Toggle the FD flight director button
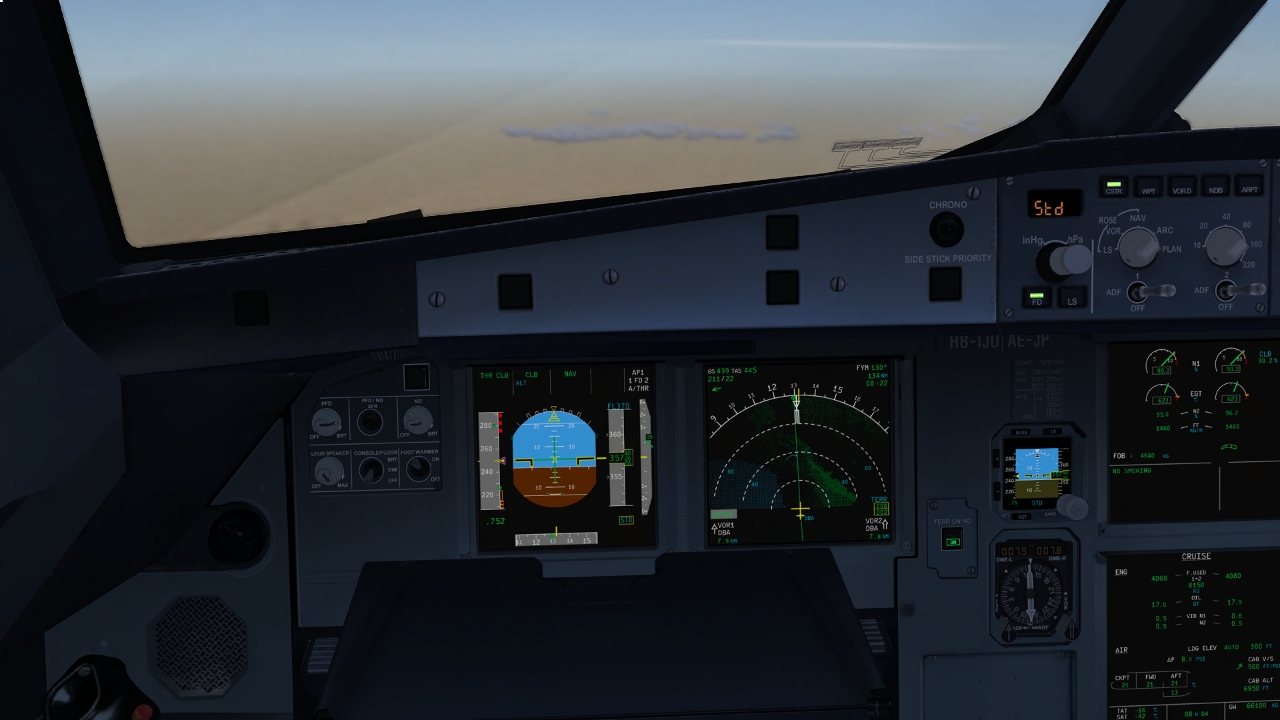 point(1037,298)
